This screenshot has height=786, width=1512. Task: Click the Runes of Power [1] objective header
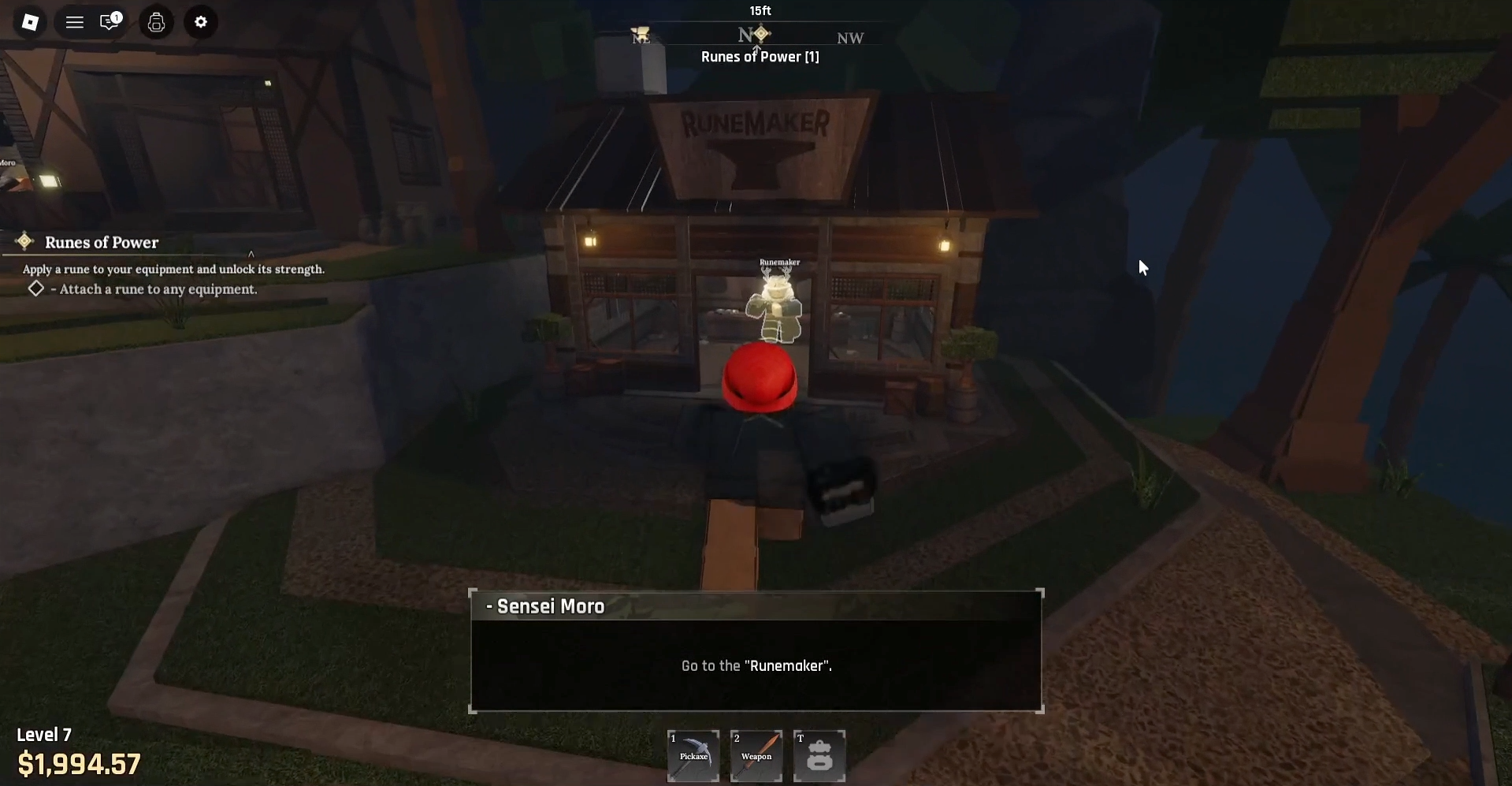point(760,56)
